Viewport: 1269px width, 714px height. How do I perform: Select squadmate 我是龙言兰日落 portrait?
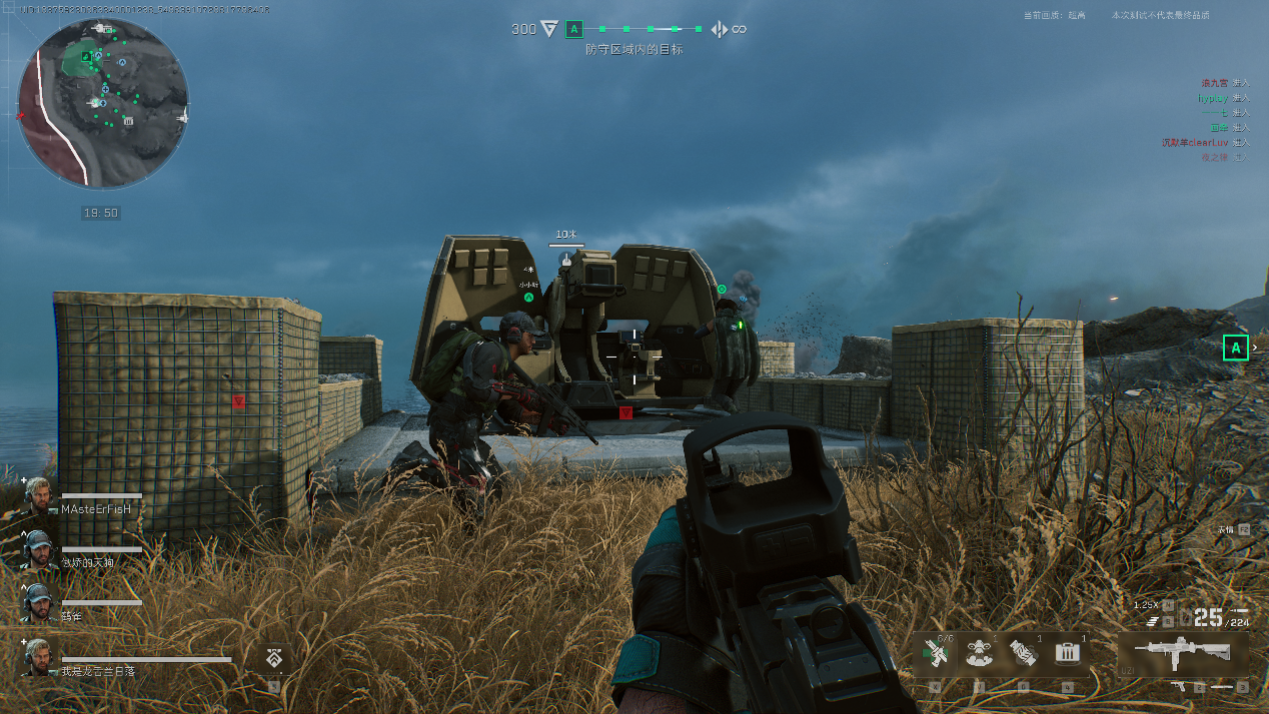coord(39,657)
